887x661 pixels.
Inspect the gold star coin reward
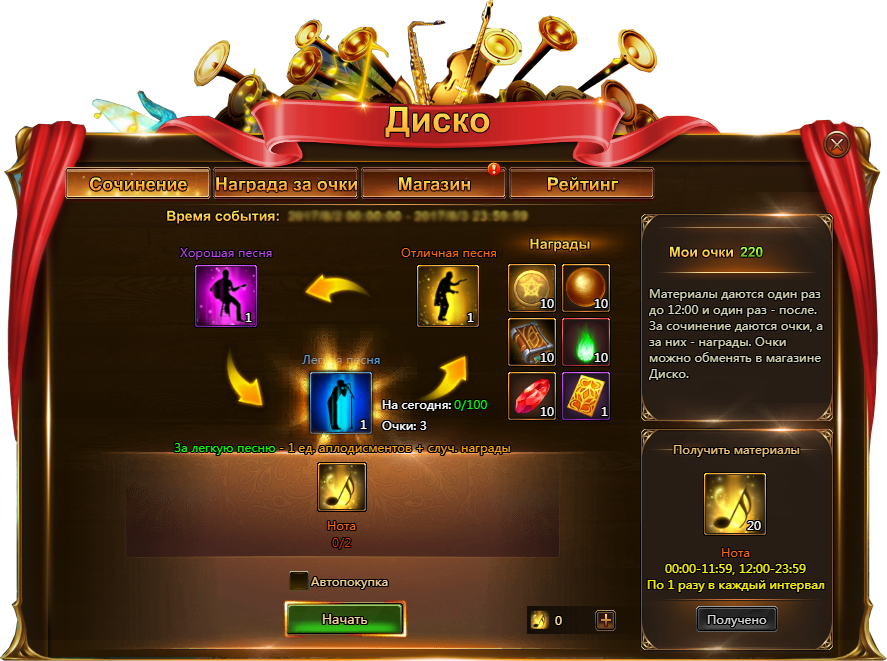pos(532,288)
